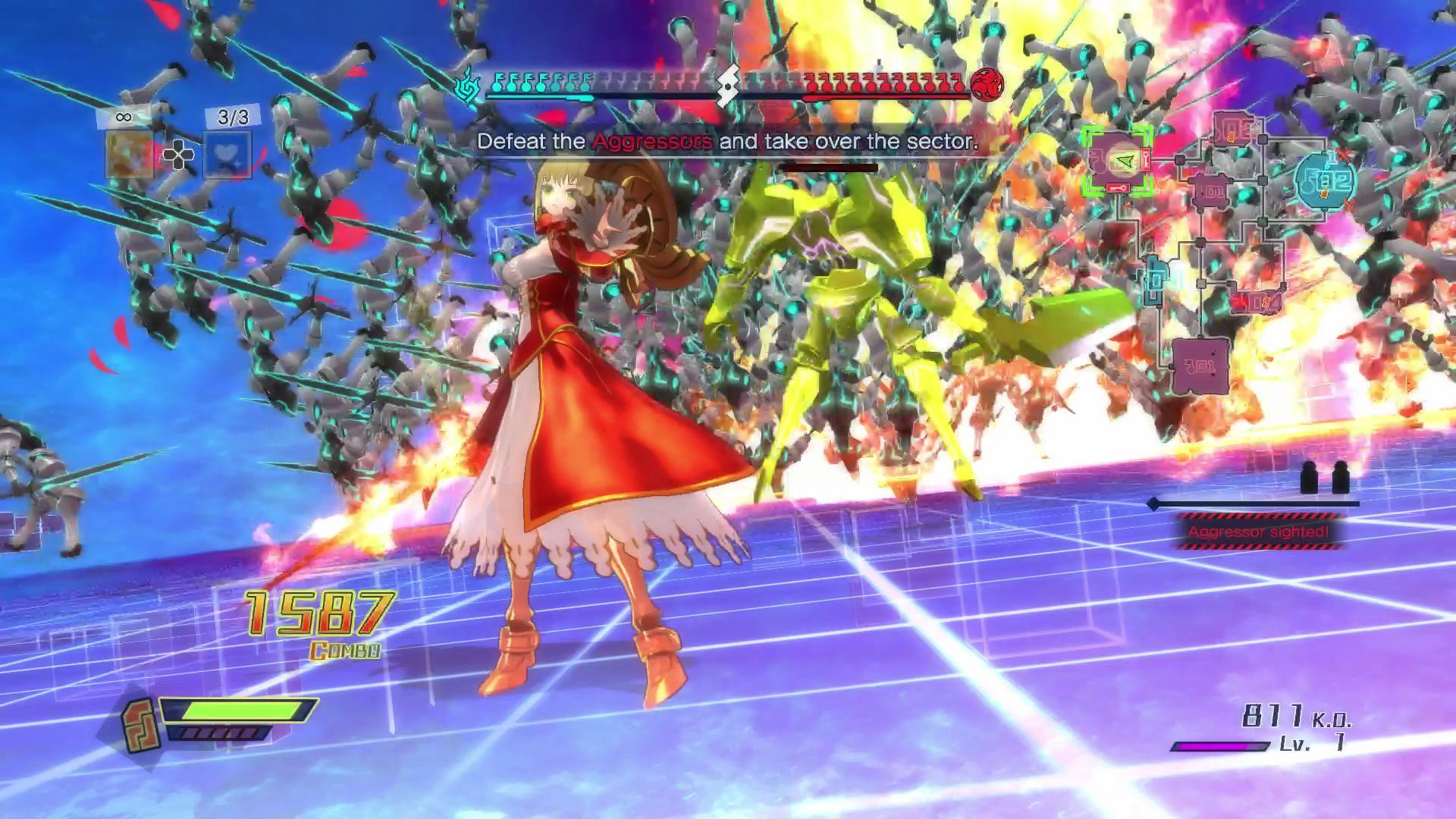Expand sector 101 in the map center
The width and height of the screenshot is (1456, 819).
click(x=1213, y=190)
